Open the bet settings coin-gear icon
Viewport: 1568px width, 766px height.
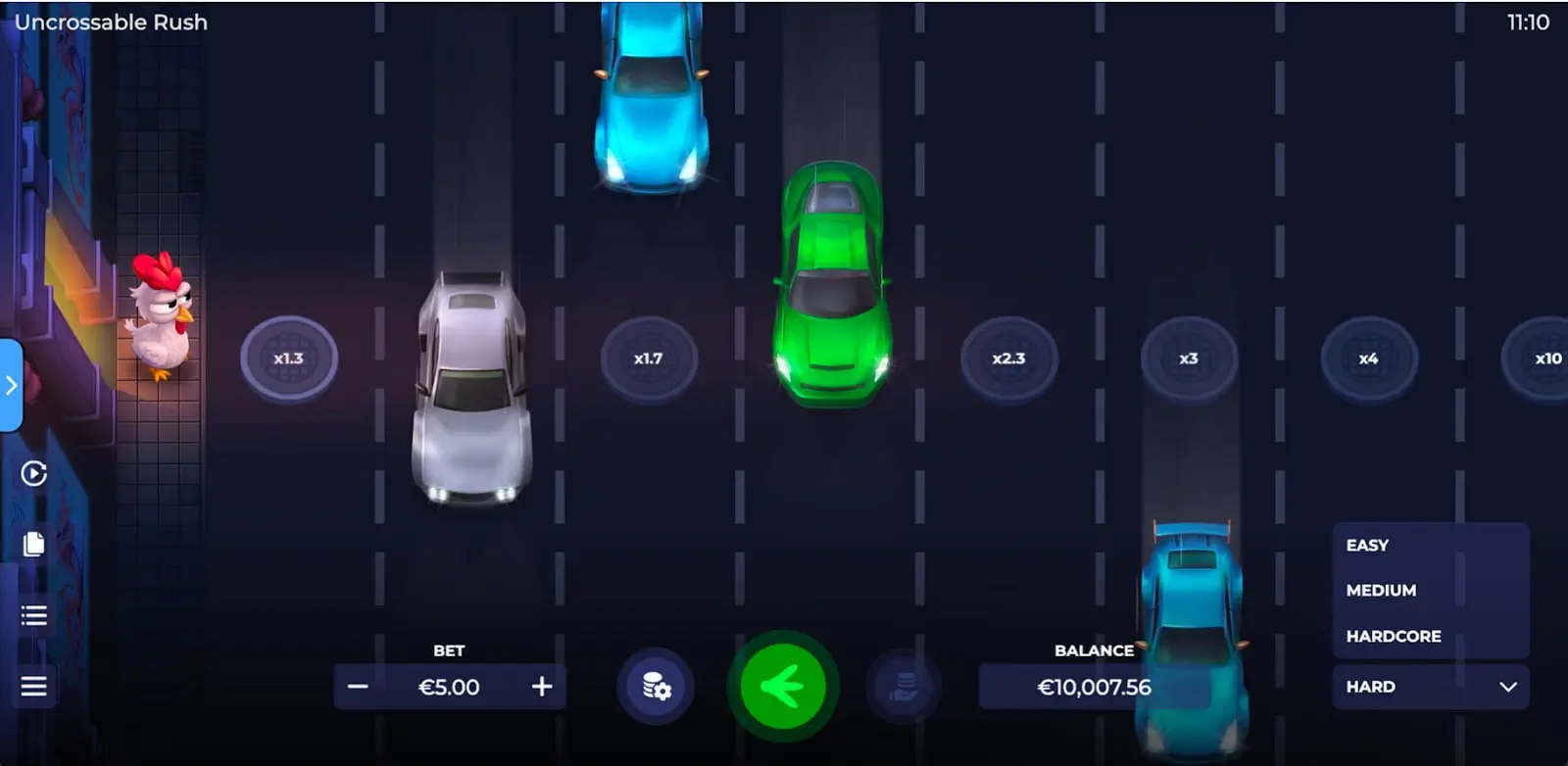[x=655, y=687]
